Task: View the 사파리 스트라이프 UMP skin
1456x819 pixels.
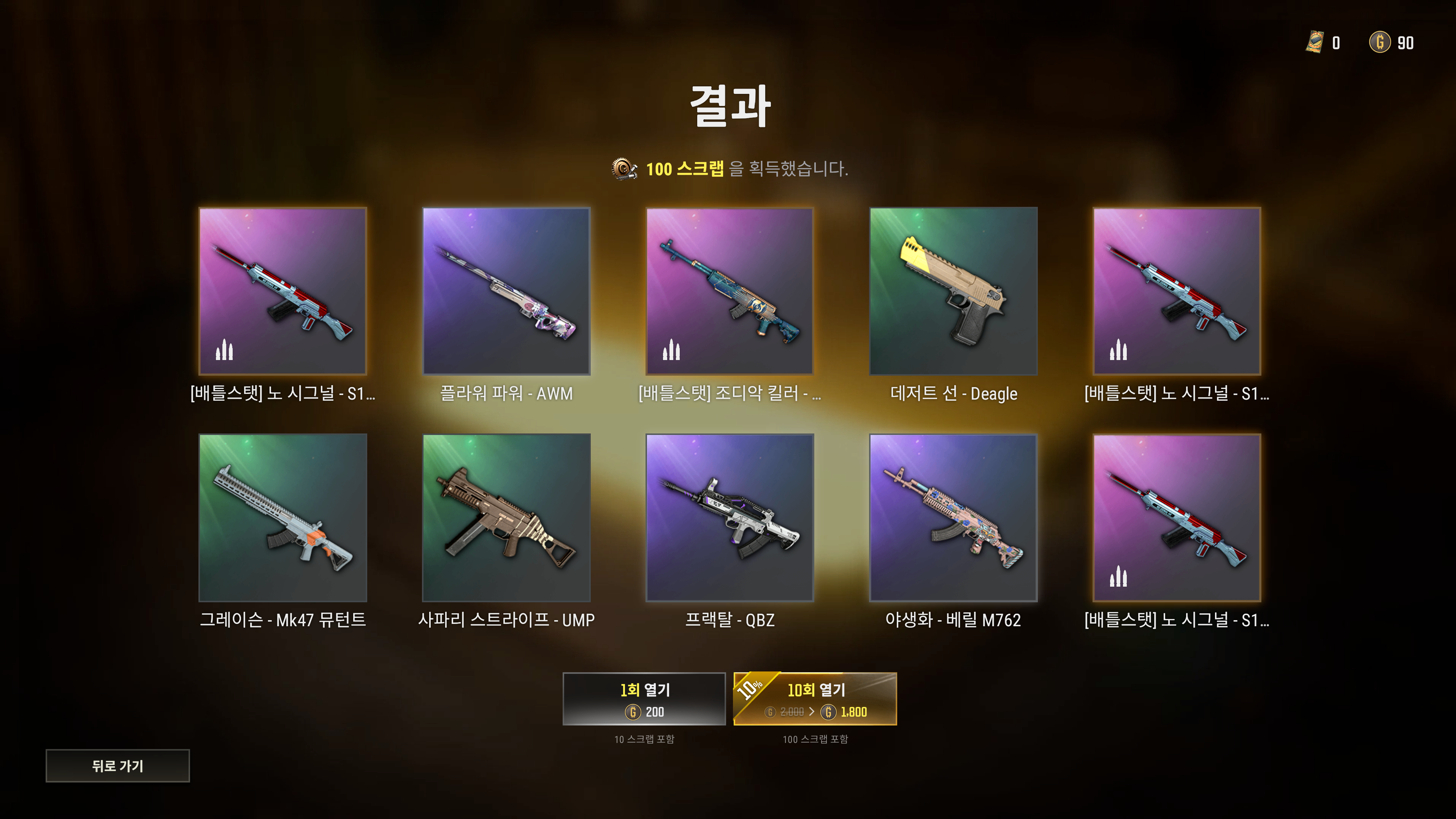Action: coord(506,517)
